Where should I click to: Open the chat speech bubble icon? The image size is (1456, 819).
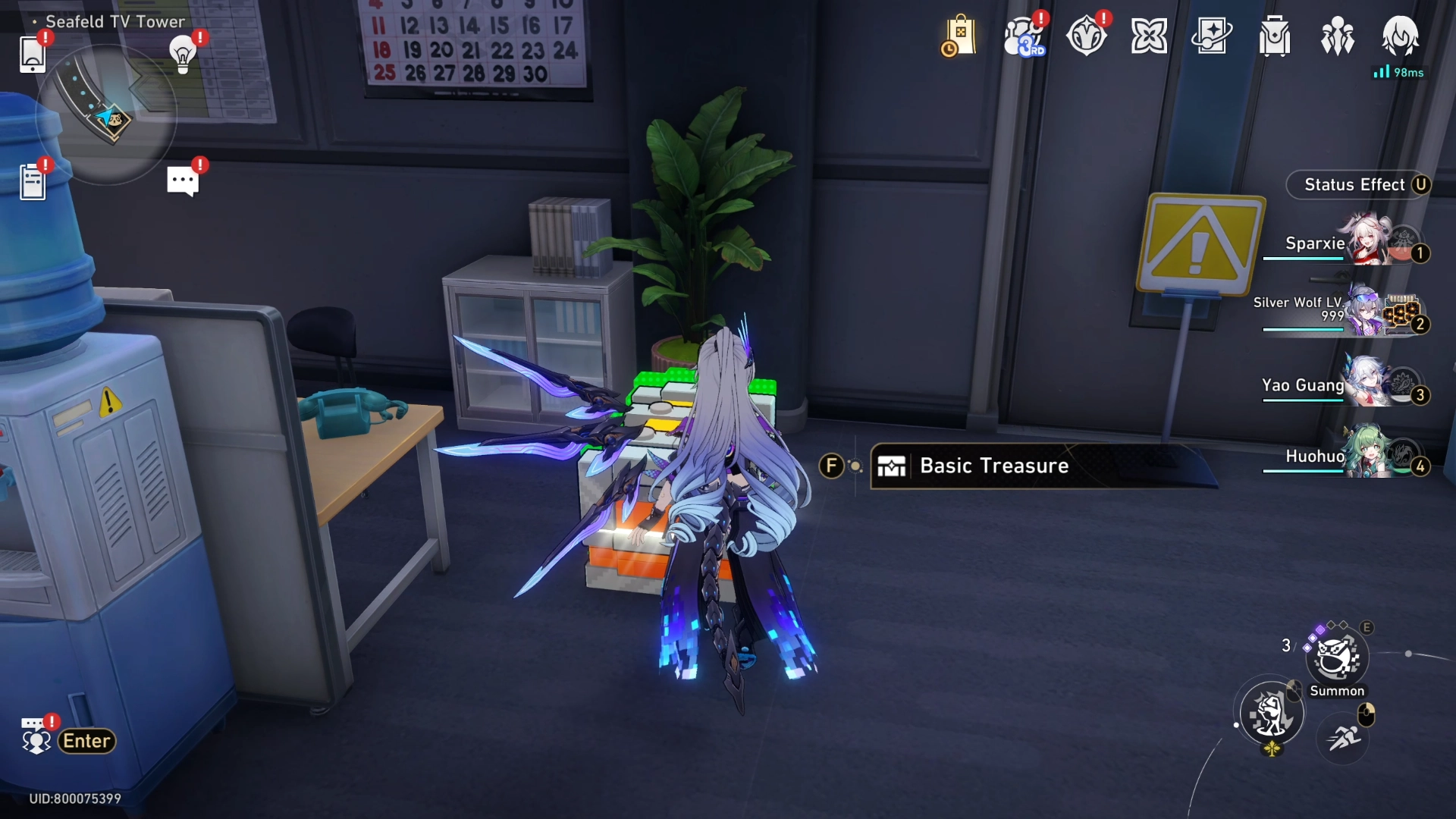(182, 181)
